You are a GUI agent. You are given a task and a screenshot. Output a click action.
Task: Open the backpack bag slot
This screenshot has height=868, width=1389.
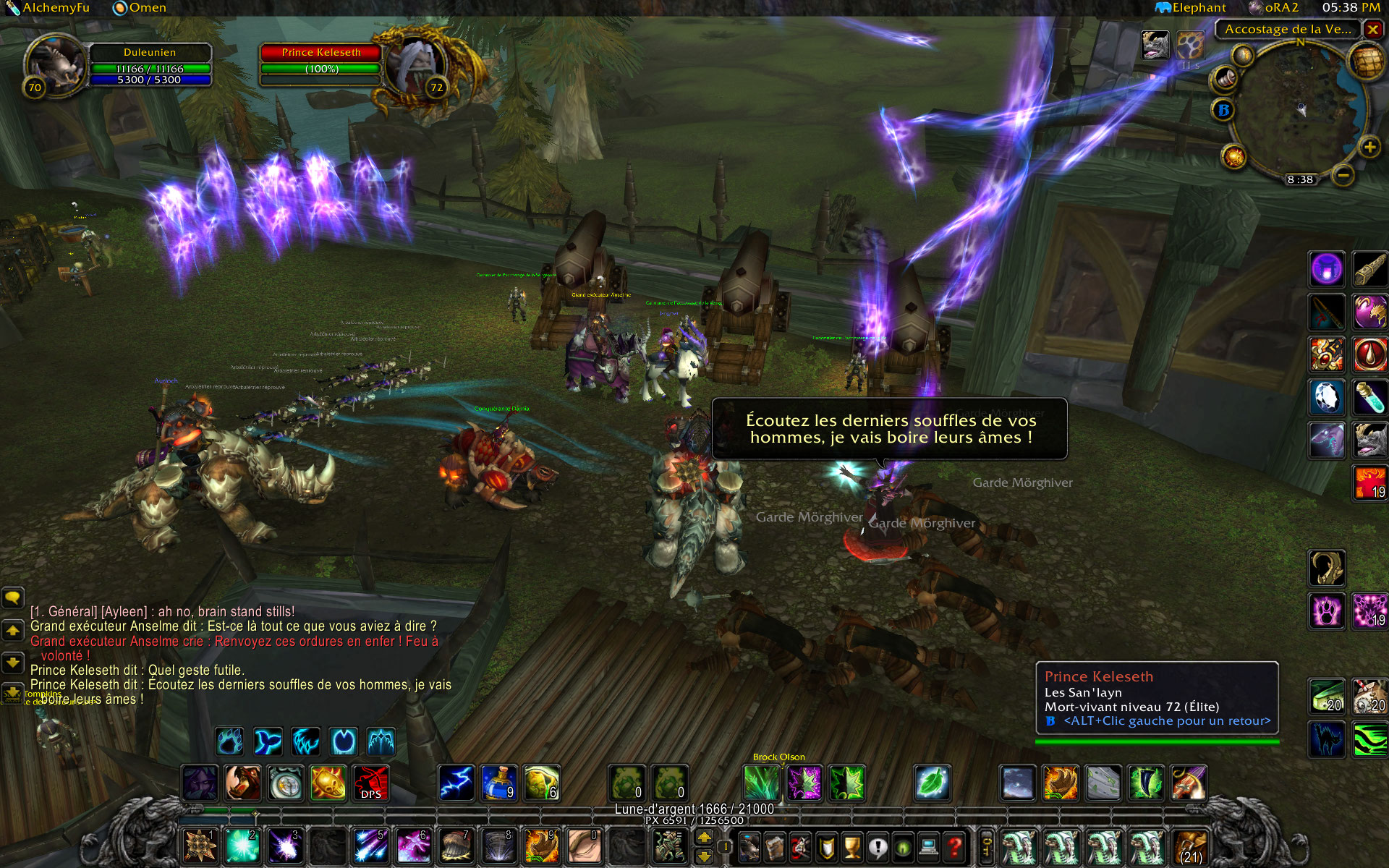[1190, 847]
